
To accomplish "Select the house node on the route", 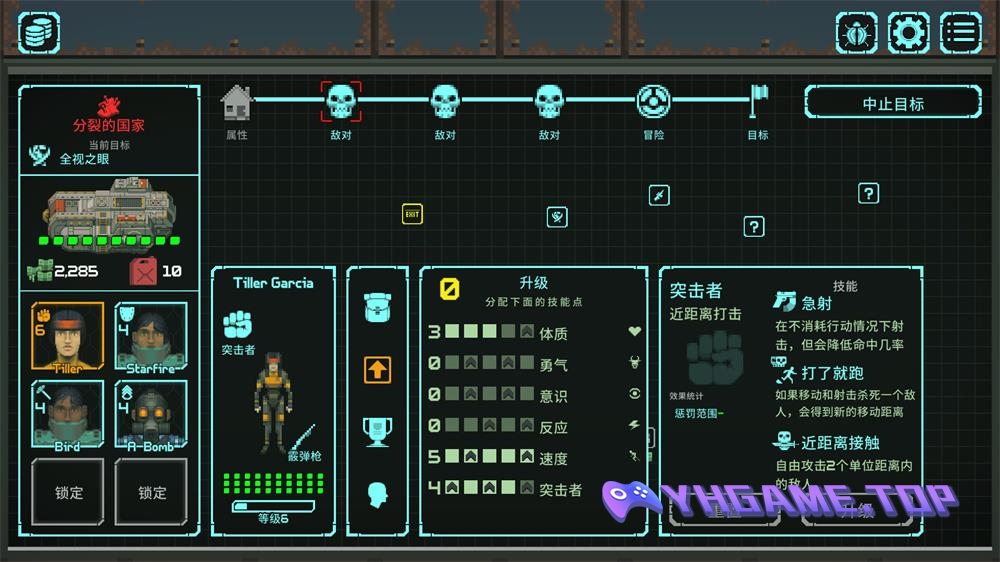I will click(x=237, y=101).
